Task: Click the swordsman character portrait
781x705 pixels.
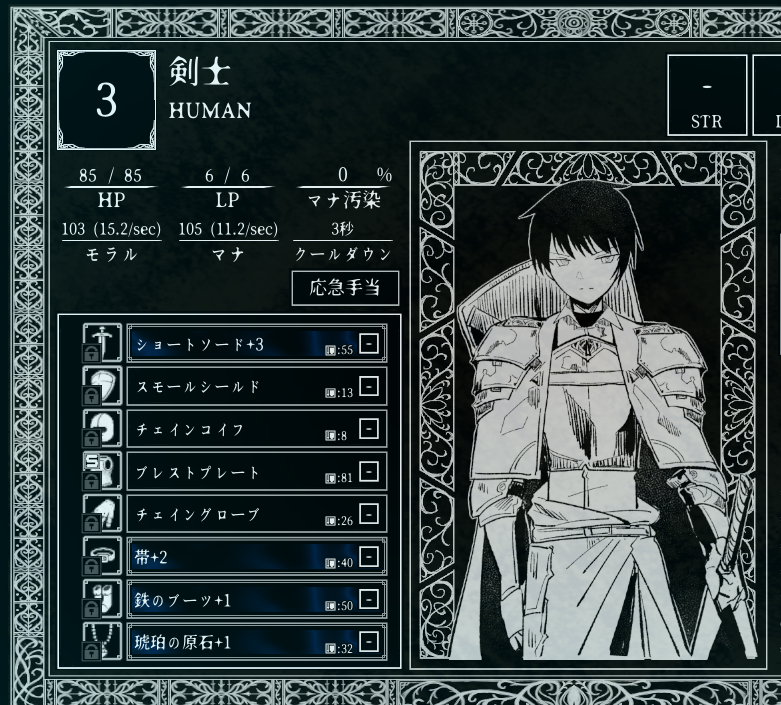Action: coord(588,410)
